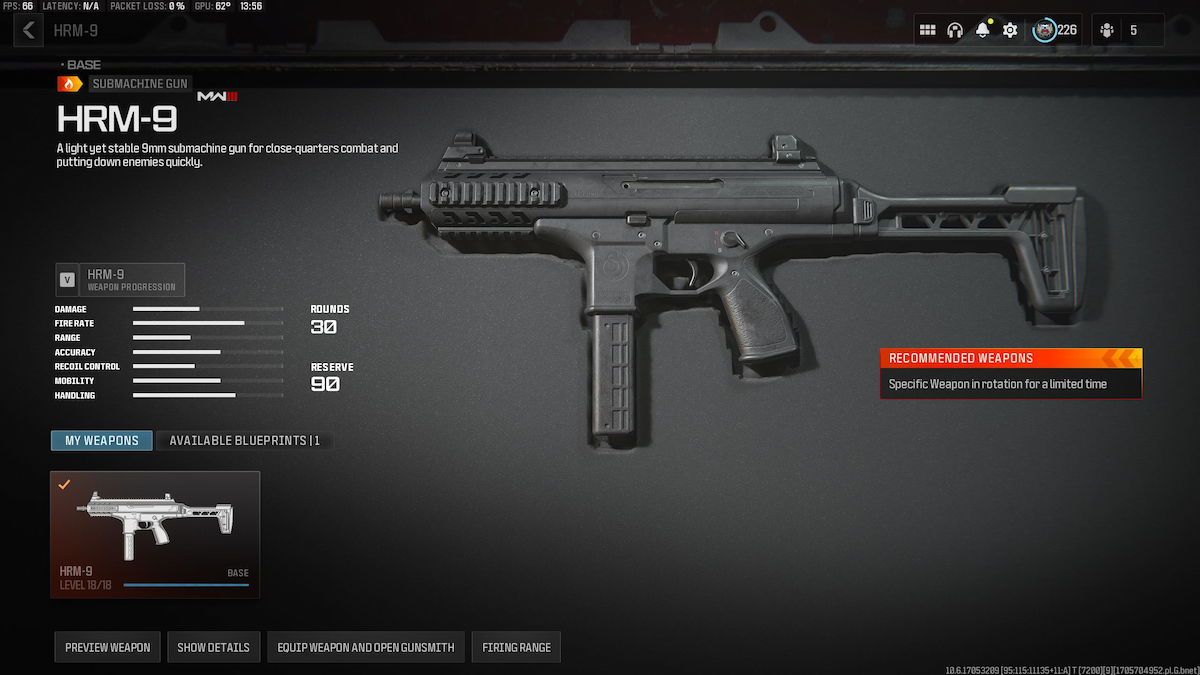Equip weapon and open Gunsmith

pyautogui.click(x=366, y=647)
